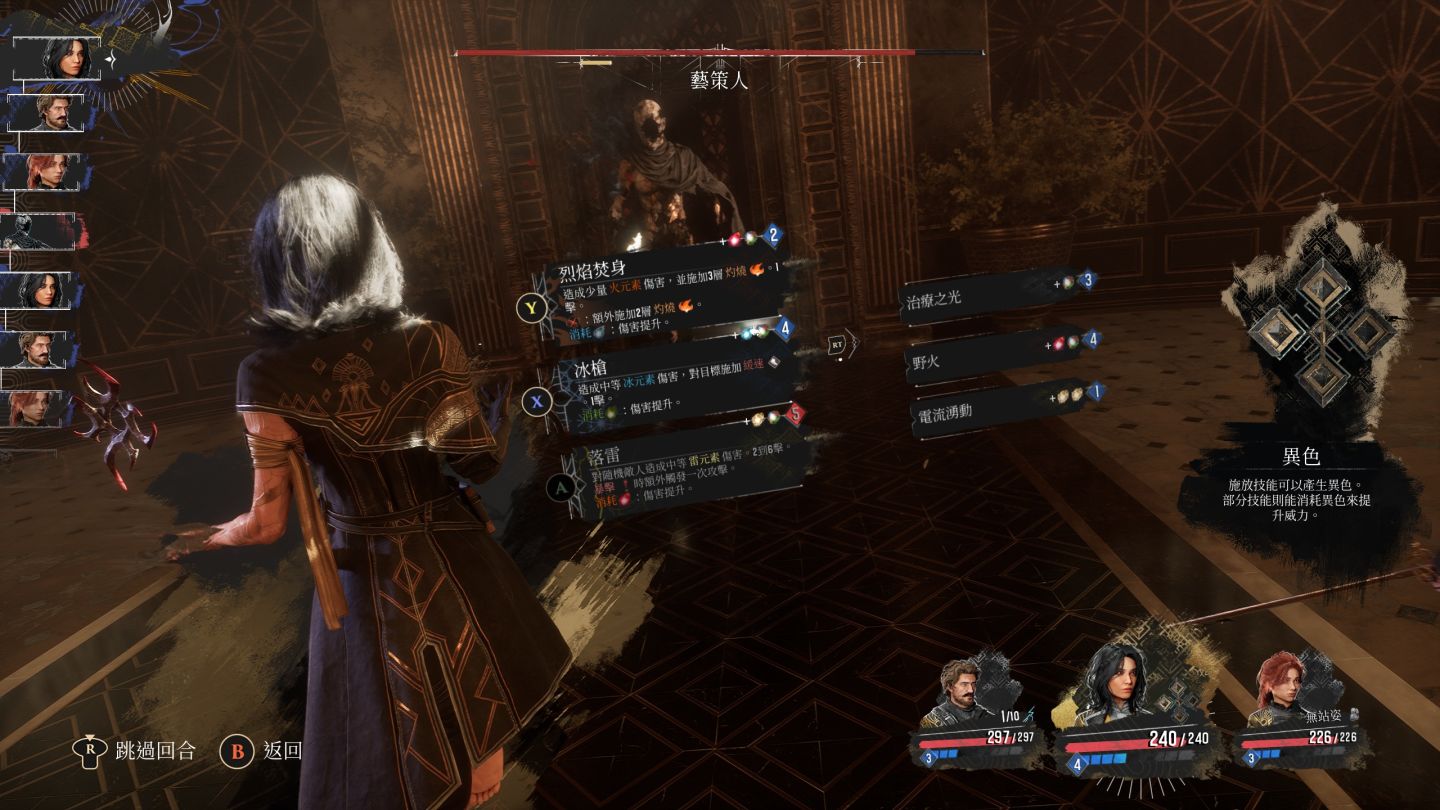Click 跳過回合 to skip the turn
The height and width of the screenshot is (810, 1440).
140,750
